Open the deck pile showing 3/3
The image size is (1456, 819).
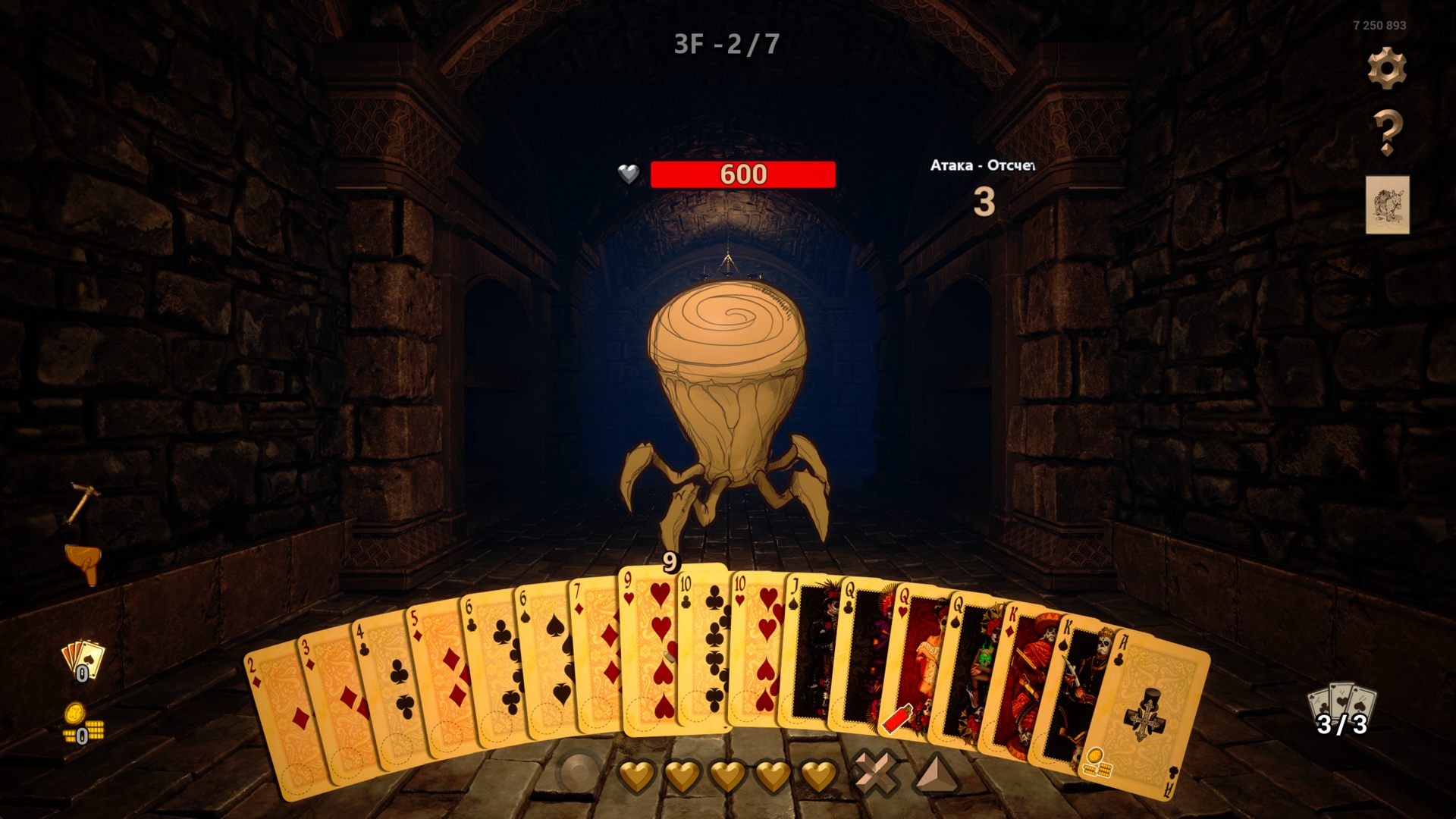1341,711
